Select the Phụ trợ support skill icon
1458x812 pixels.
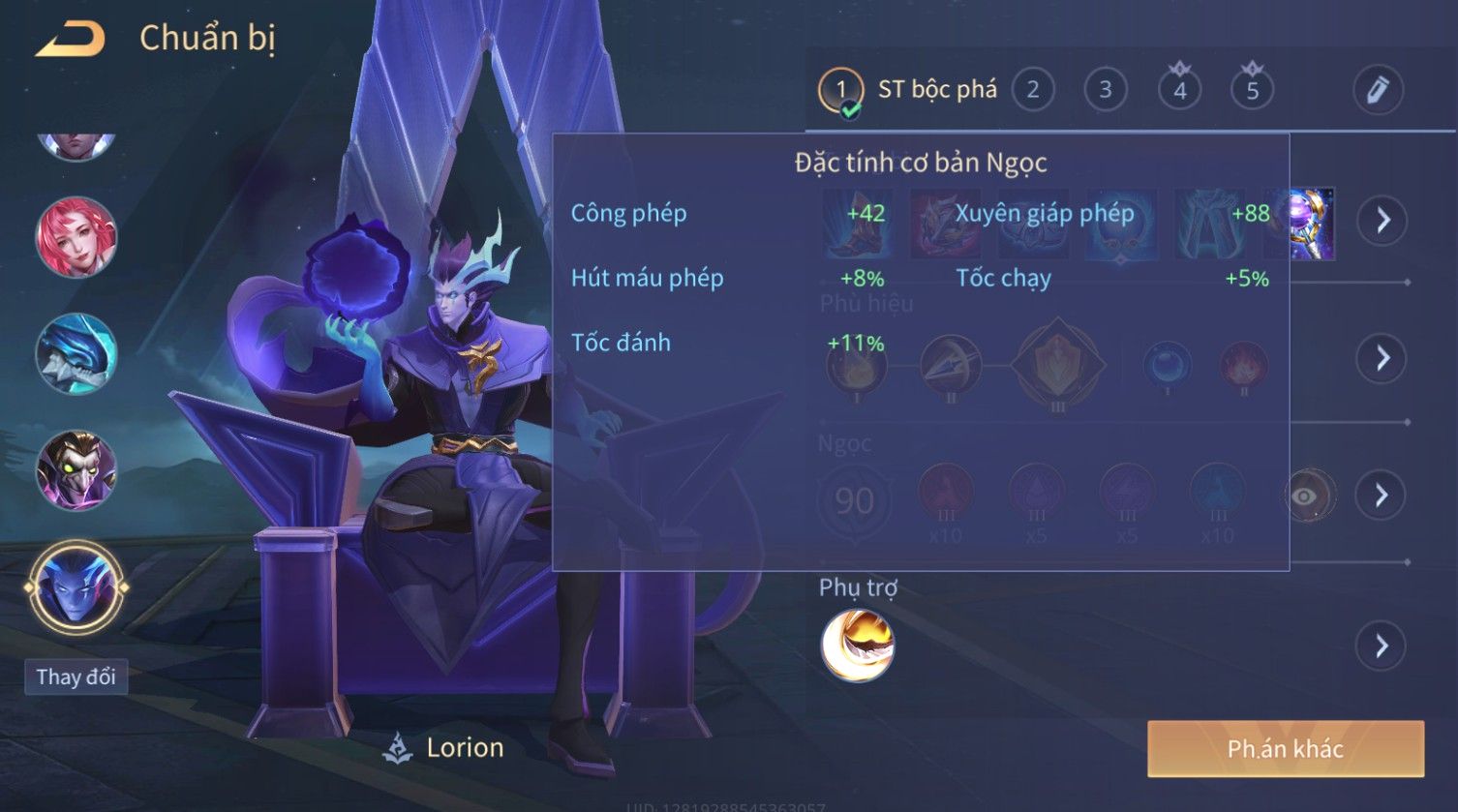(x=857, y=646)
